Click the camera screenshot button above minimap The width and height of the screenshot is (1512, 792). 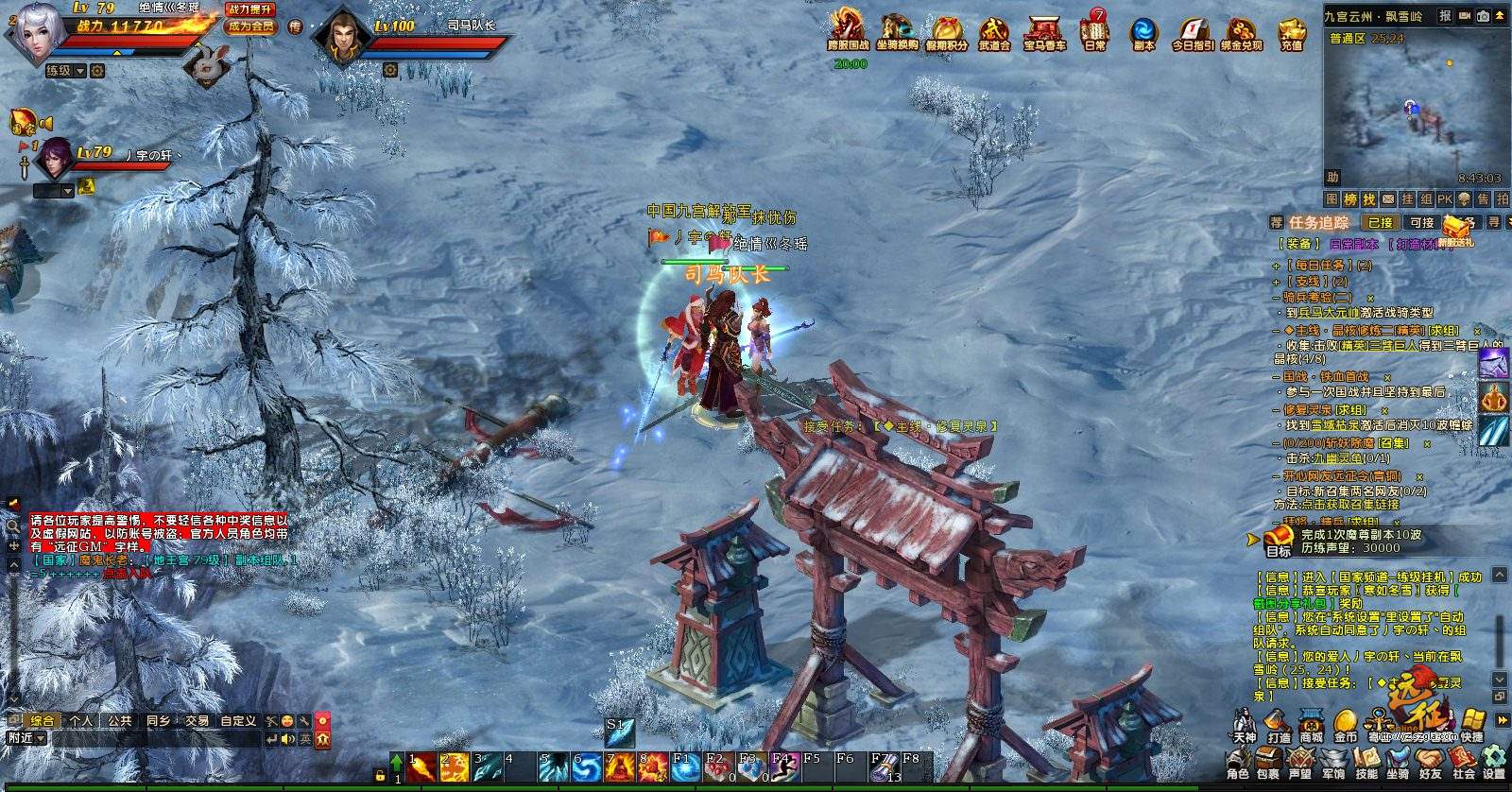(1483, 16)
